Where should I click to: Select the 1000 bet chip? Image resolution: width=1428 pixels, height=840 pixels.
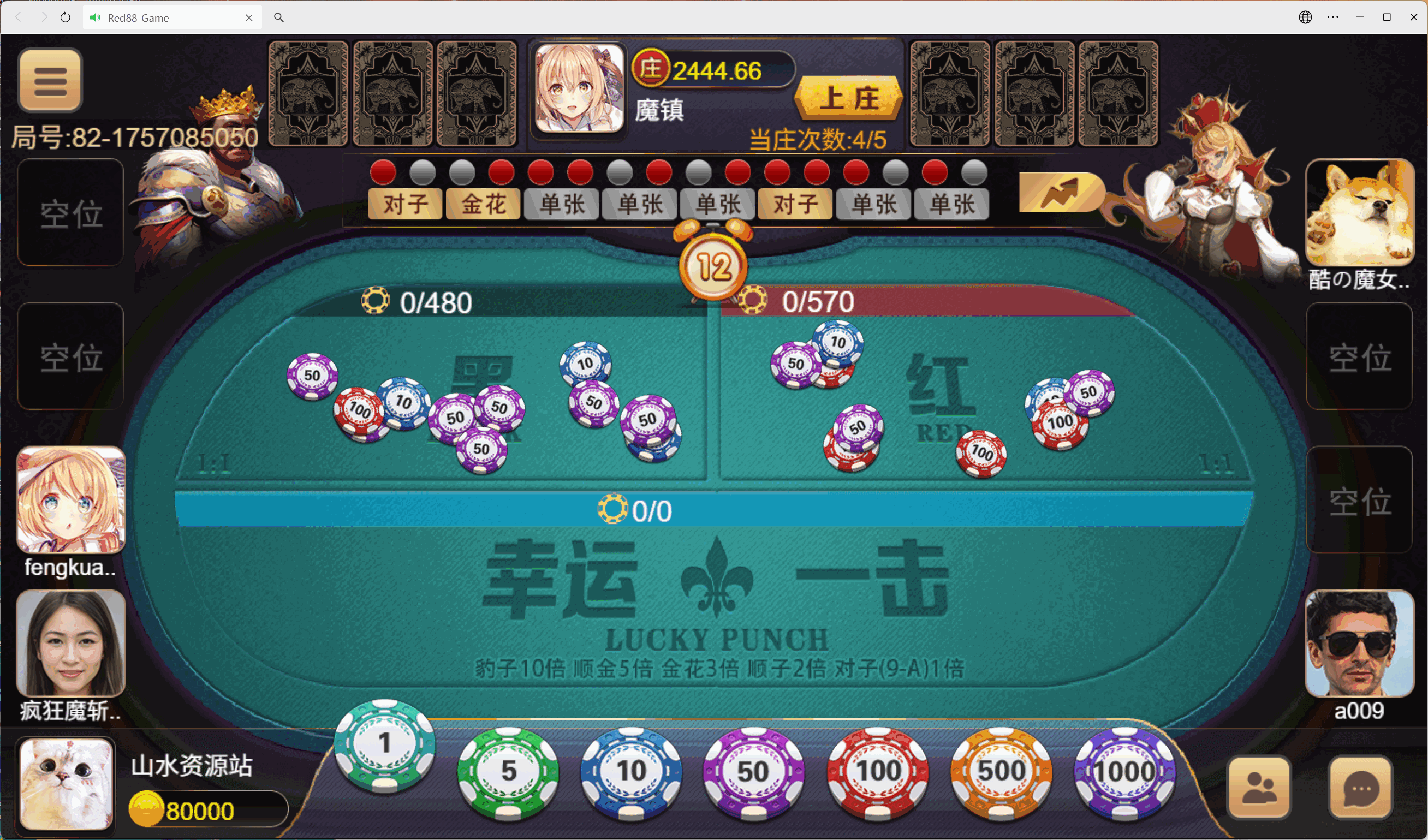click(1126, 770)
